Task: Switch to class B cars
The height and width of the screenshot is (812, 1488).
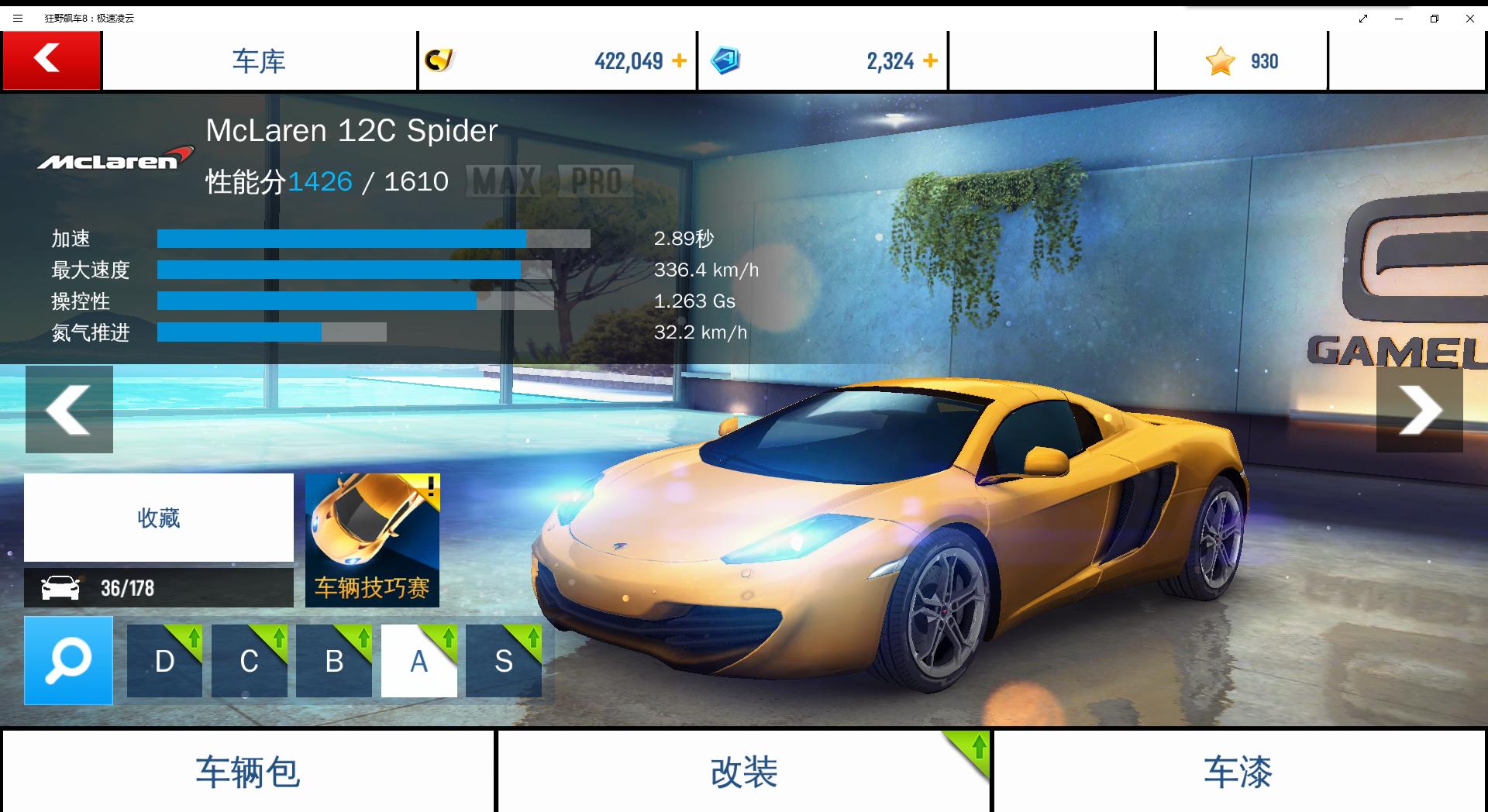Action: [x=334, y=661]
